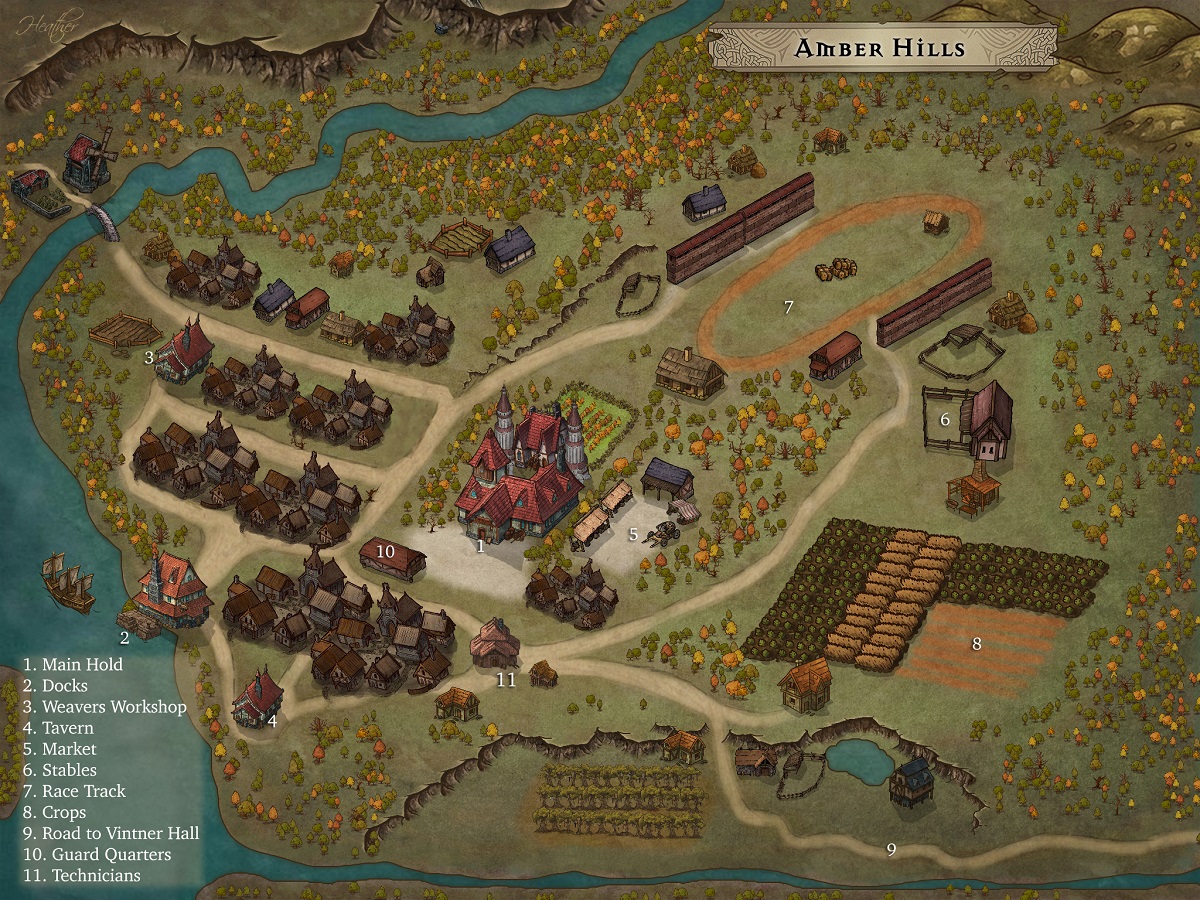Choose Guard Quarters in the legend
1200x900 pixels.
[97, 854]
